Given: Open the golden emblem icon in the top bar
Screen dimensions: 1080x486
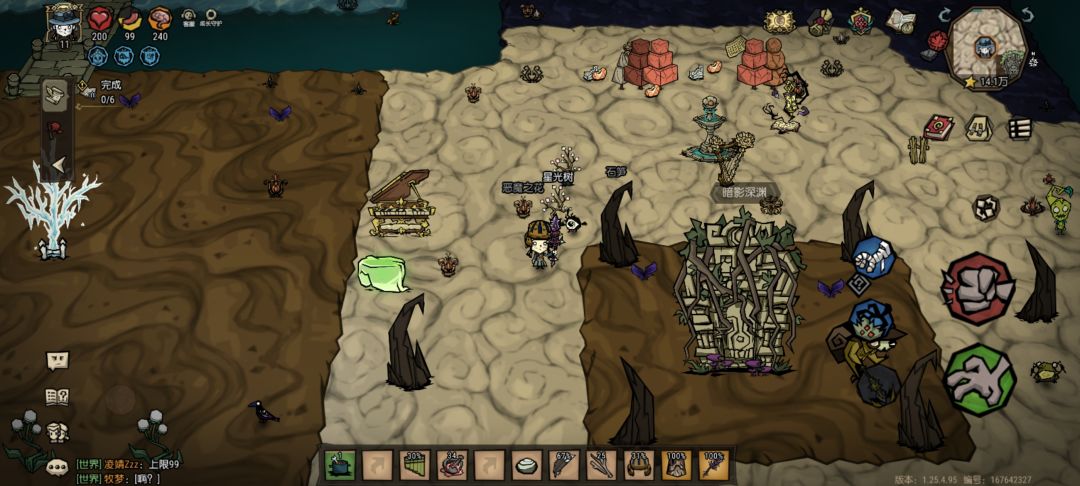Looking at the screenshot, I should [778, 21].
